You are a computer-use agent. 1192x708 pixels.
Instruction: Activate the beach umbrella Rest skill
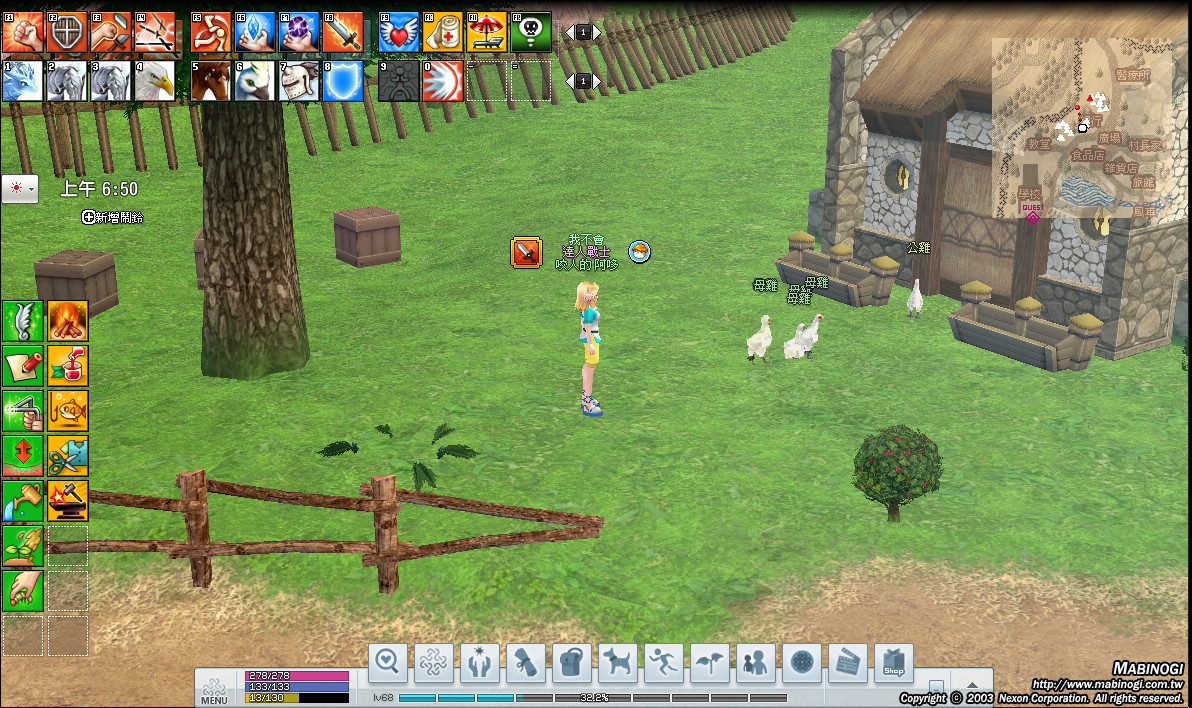tap(487, 32)
